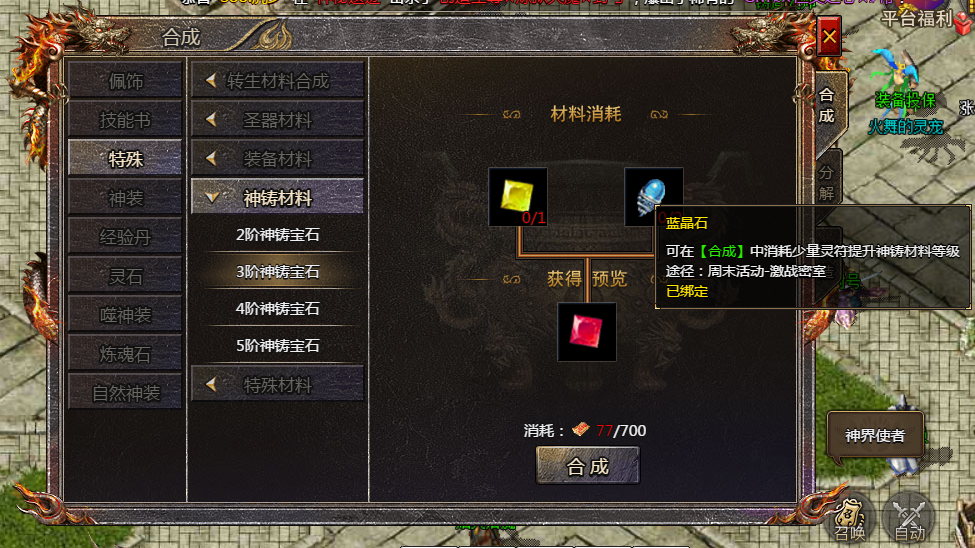This screenshot has width=975, height=548.
Task: Pick the 5阶神铸宝石 recipe
Action: pyautogui.click(x=277, y=346)
